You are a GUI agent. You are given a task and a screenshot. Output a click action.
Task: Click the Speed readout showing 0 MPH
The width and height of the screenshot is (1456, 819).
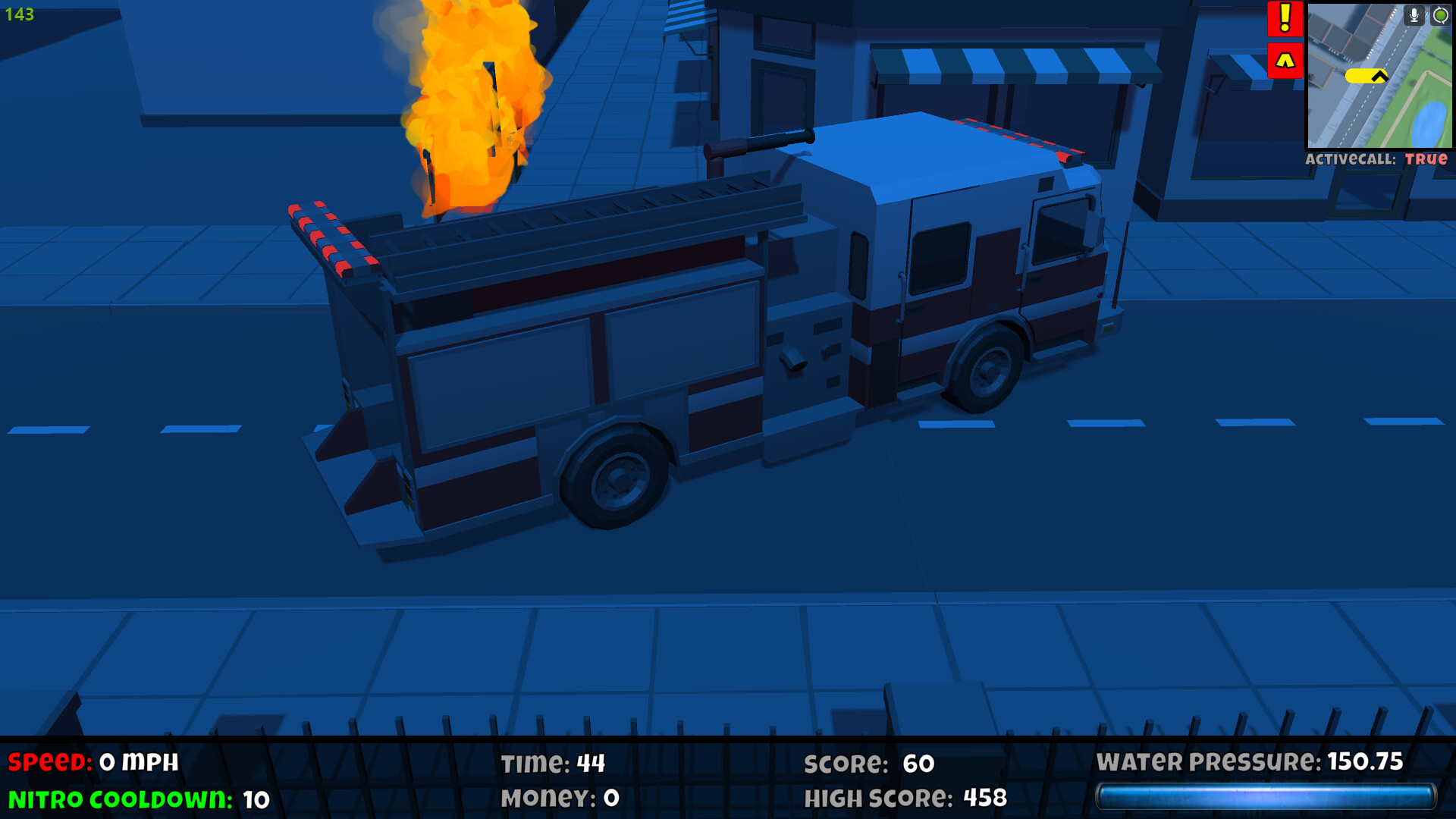click(91, 761)
